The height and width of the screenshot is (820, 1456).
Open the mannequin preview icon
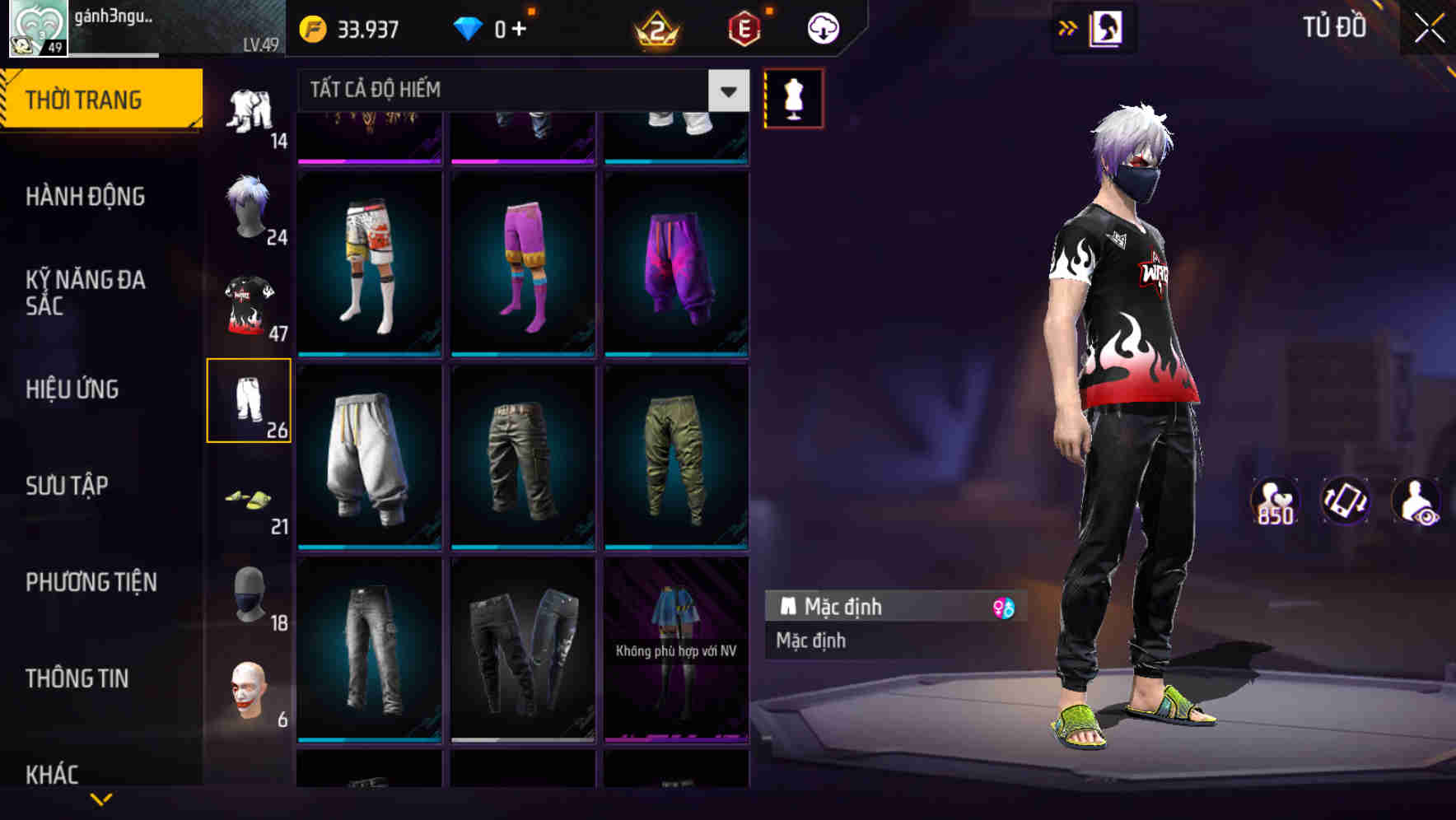coord(794,98)
